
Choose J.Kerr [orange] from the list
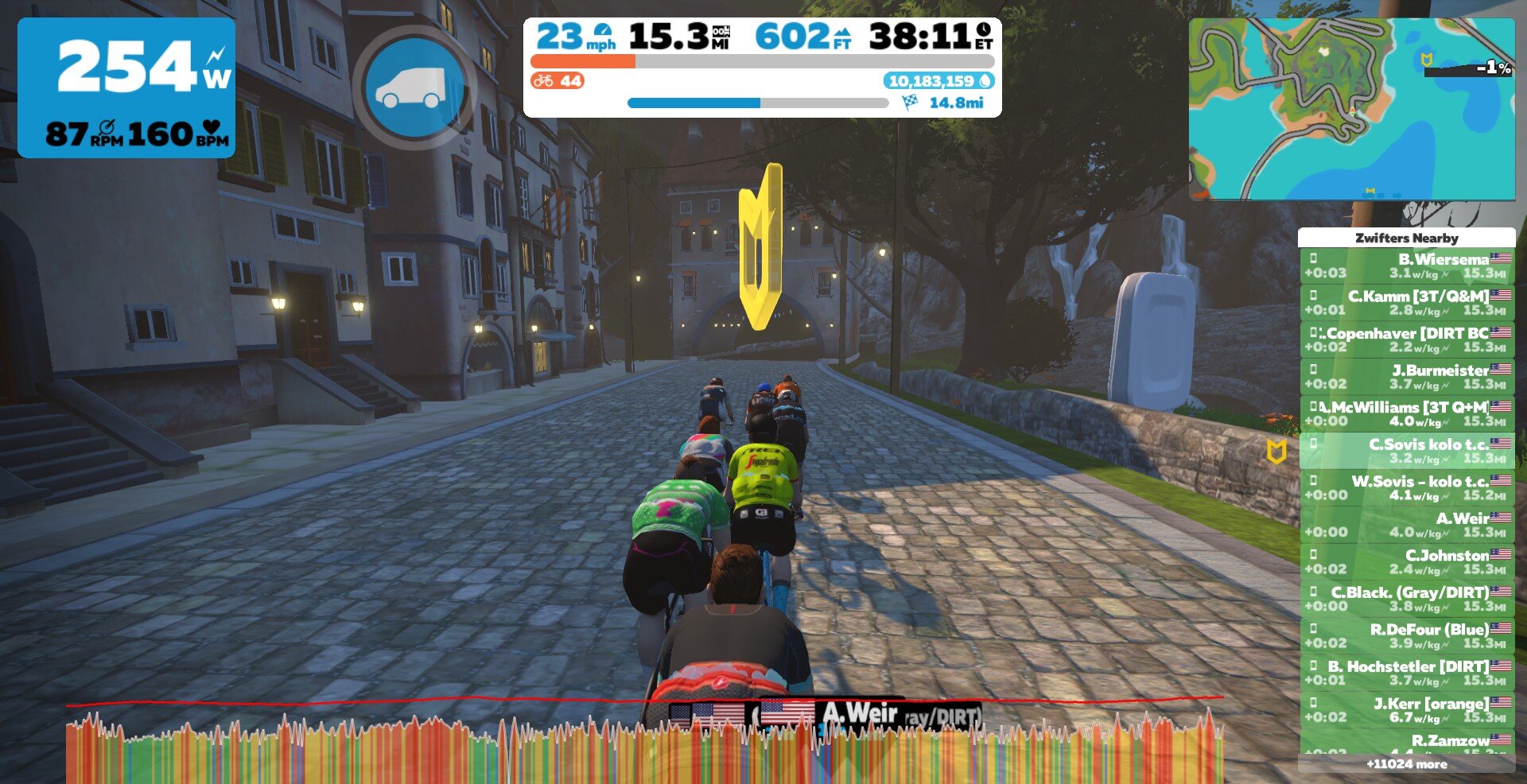coord(1407,710)
